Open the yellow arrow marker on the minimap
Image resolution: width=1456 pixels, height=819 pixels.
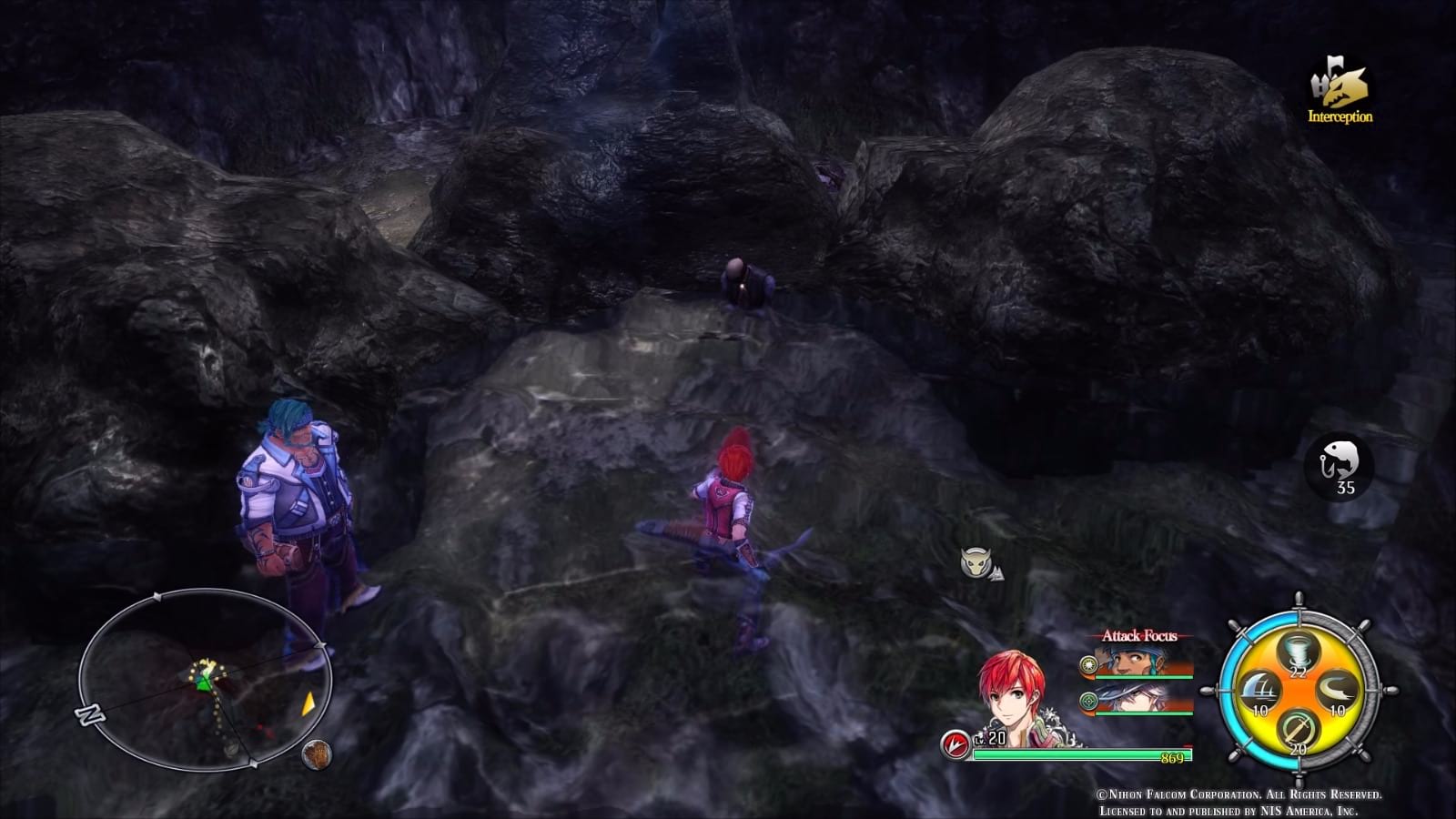coord(308,703)
